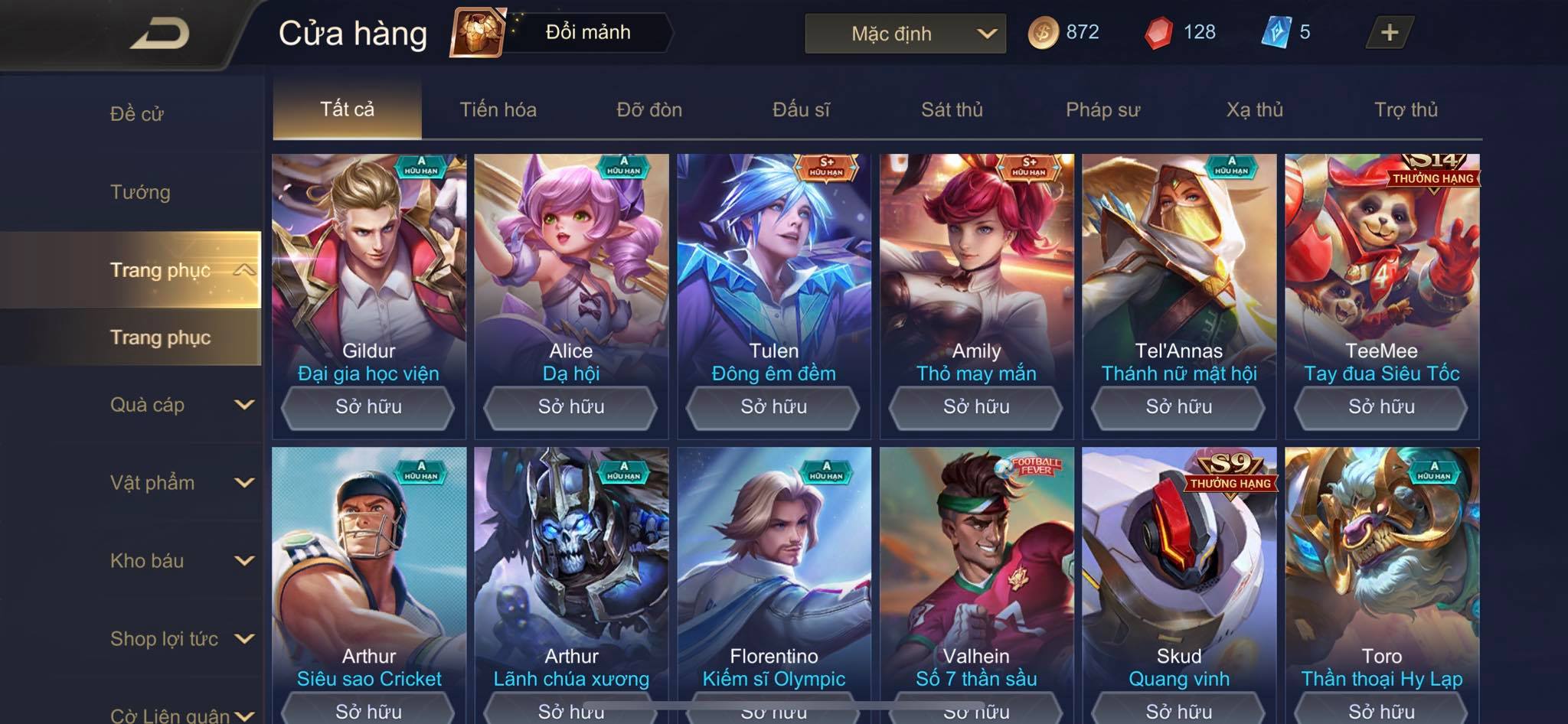Expand the Mặc định sort dropdown
The image size is (1568, 724).
(x=905, y=34)
